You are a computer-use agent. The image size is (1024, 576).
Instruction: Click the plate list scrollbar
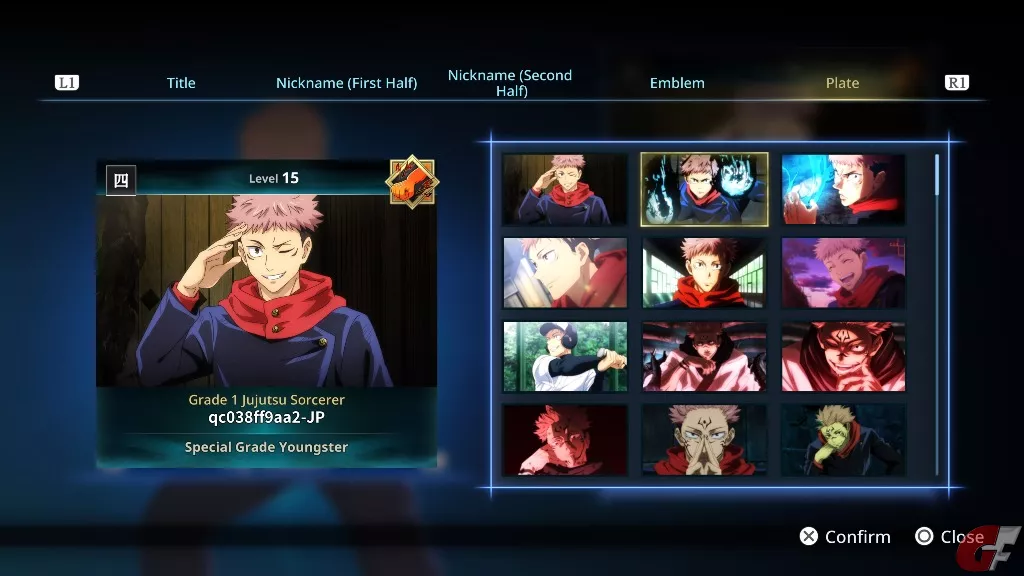pyautogui.click(x=937, y=175)
